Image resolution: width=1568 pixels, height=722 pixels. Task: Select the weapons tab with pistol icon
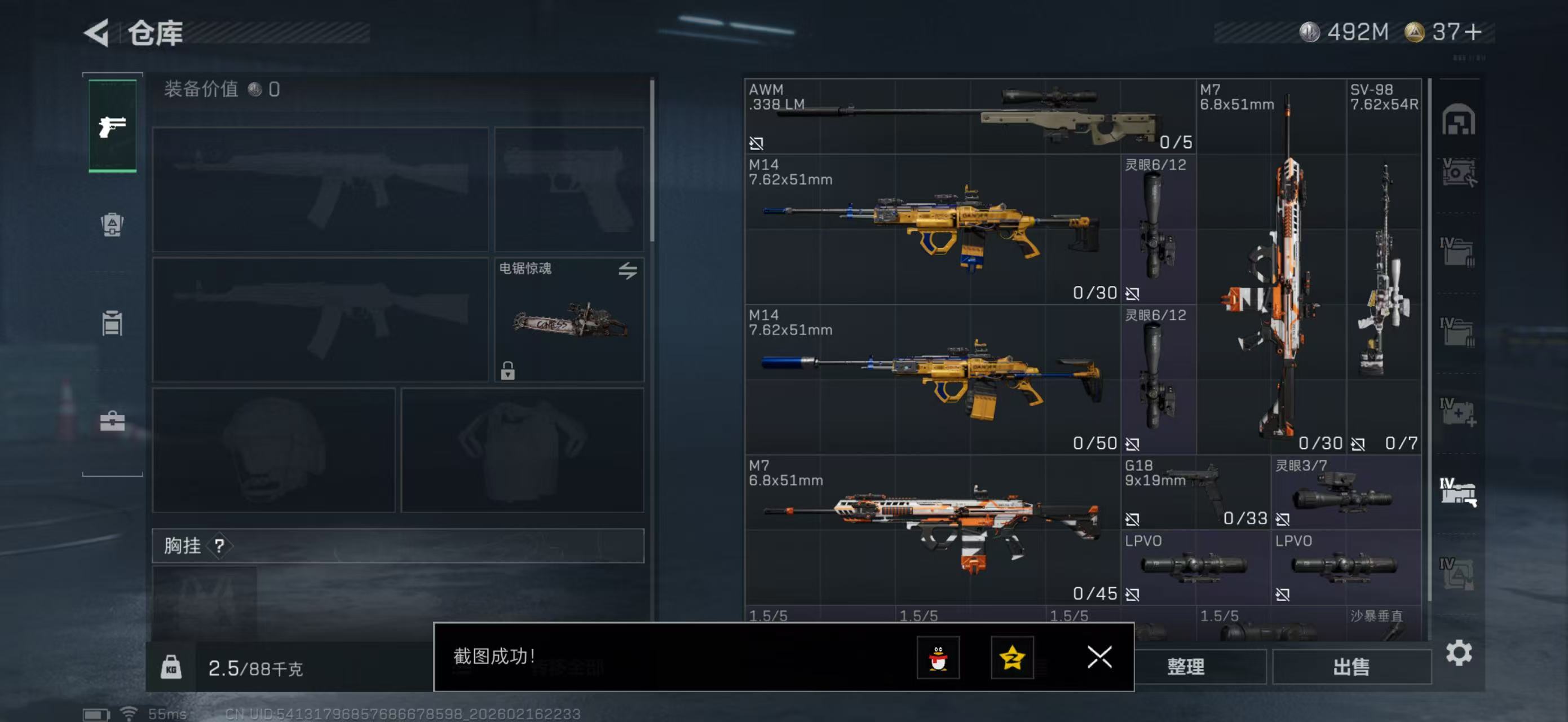(x=113, y=126)
